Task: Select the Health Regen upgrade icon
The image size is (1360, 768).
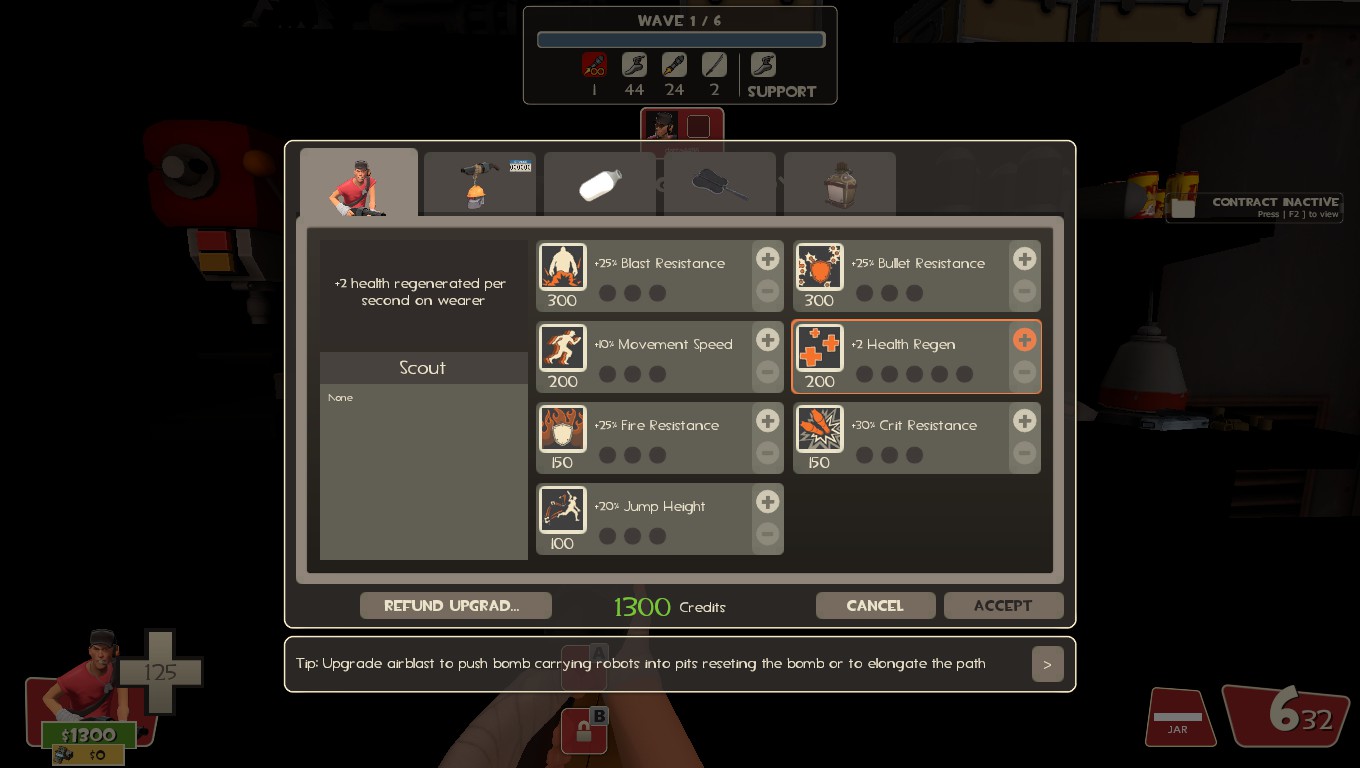Action: coord(819,347)
